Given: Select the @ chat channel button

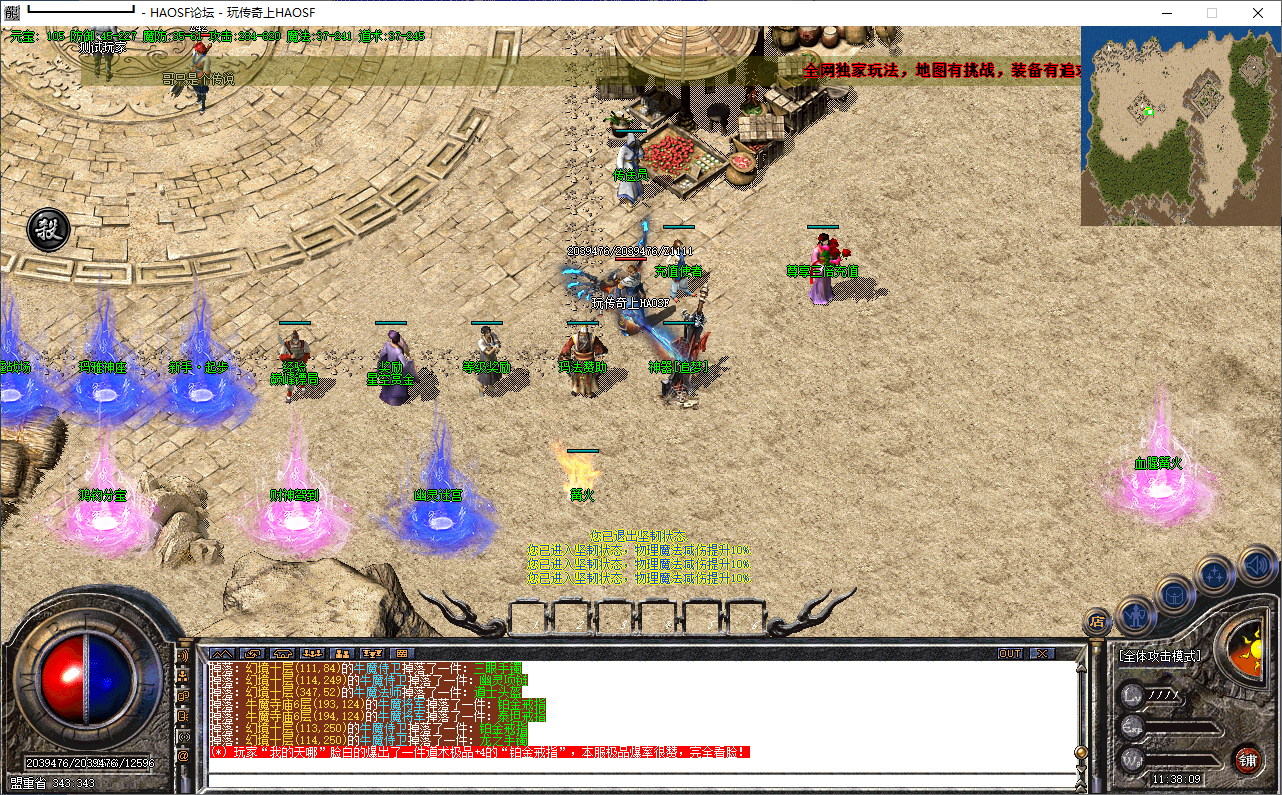Looking at the screenshot, I should point(183,756).
